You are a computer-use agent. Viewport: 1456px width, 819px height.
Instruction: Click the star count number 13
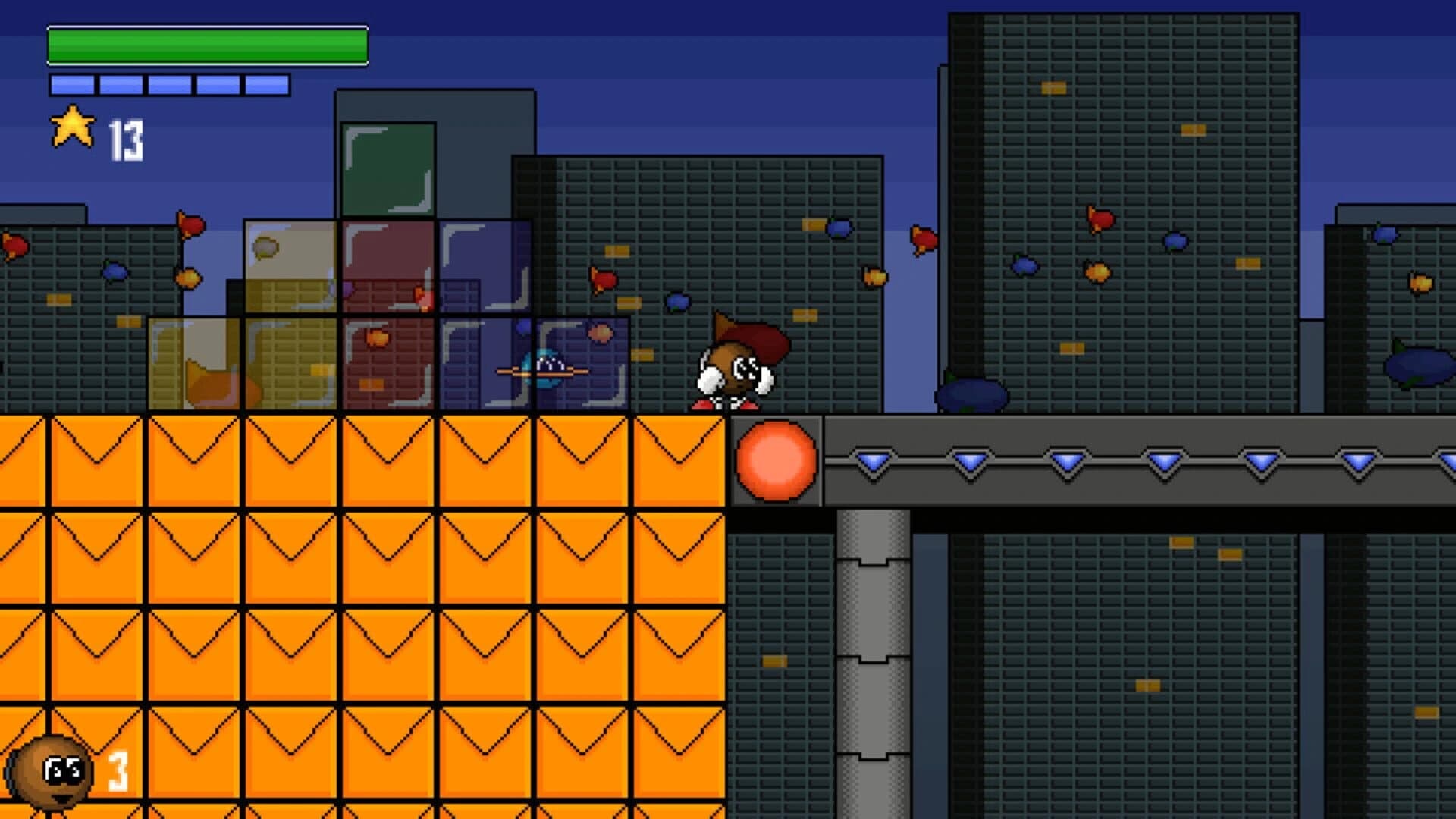[x=127, y=136]
